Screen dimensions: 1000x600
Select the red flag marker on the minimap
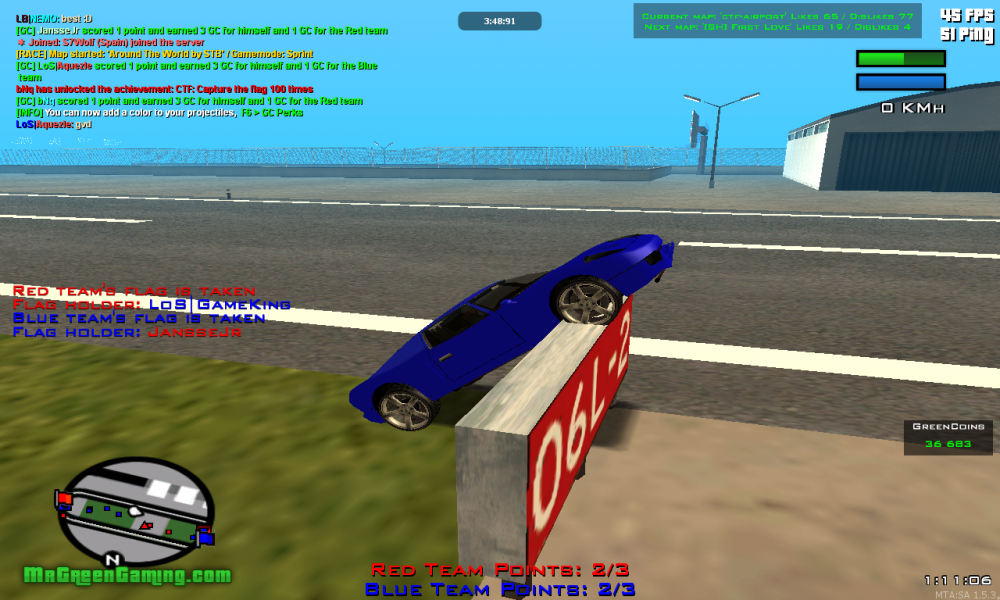(64, 498)
